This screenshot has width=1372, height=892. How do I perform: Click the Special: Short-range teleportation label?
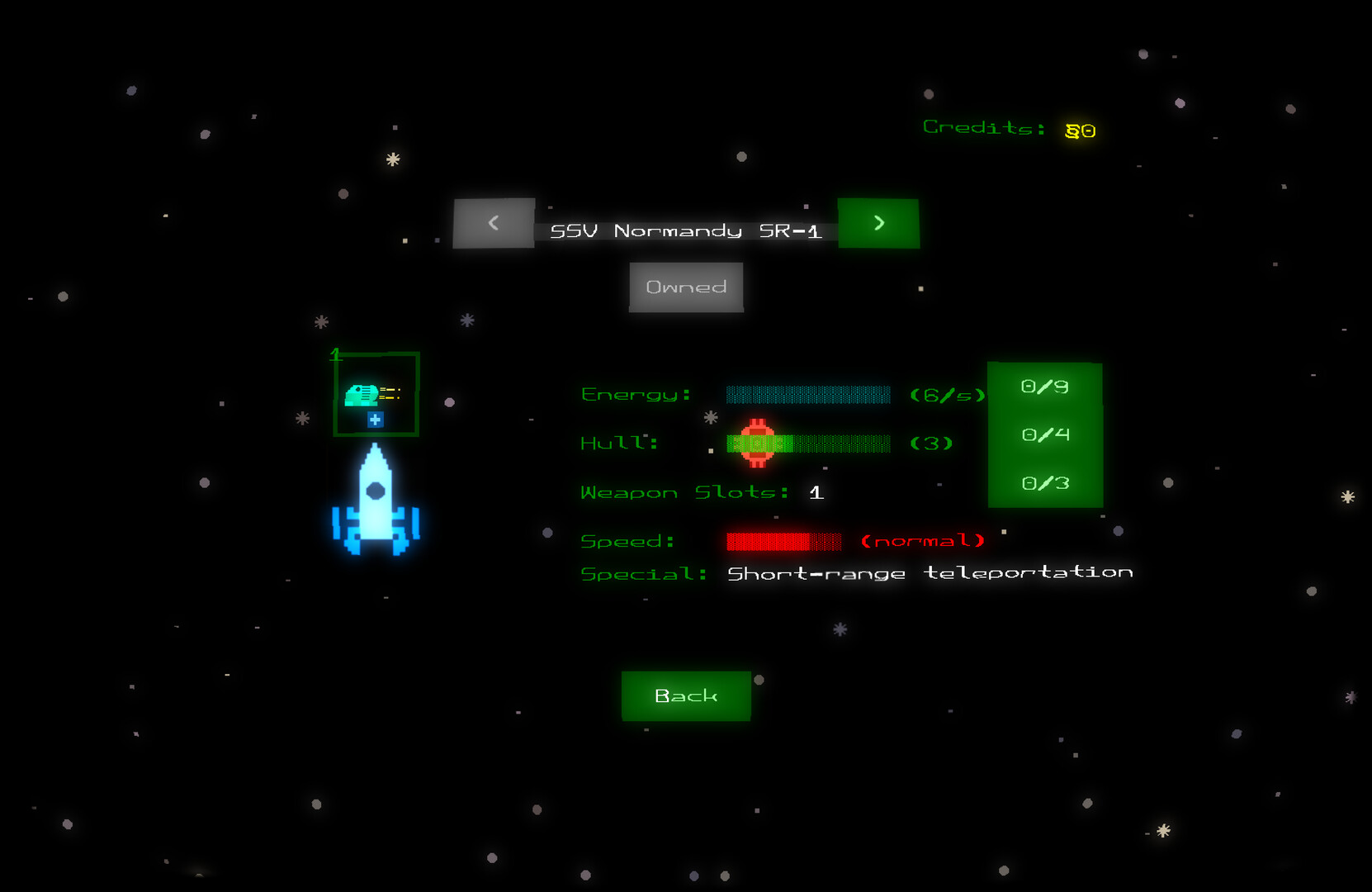[x=855, y=572]
